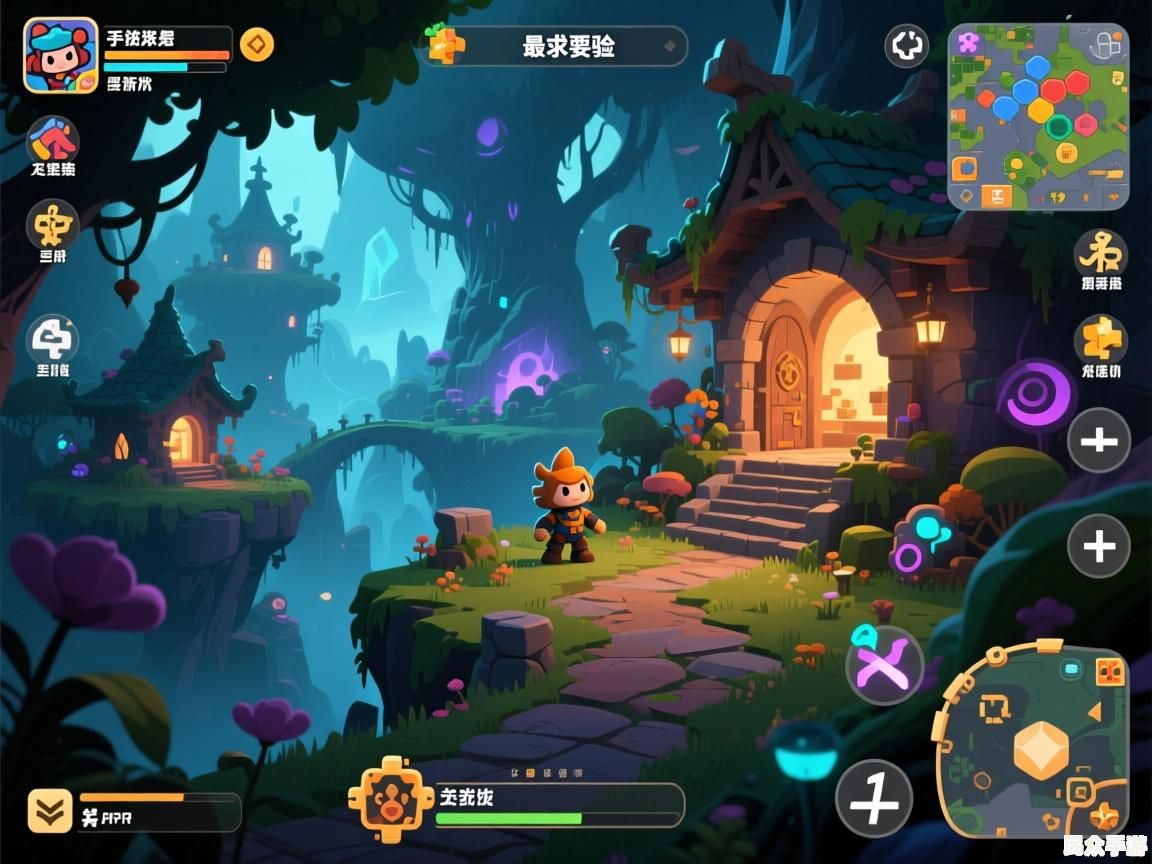Select the yellow puzzle piece icon
This screenshot has width=1152, height=864.
(x=1100, y=340)
